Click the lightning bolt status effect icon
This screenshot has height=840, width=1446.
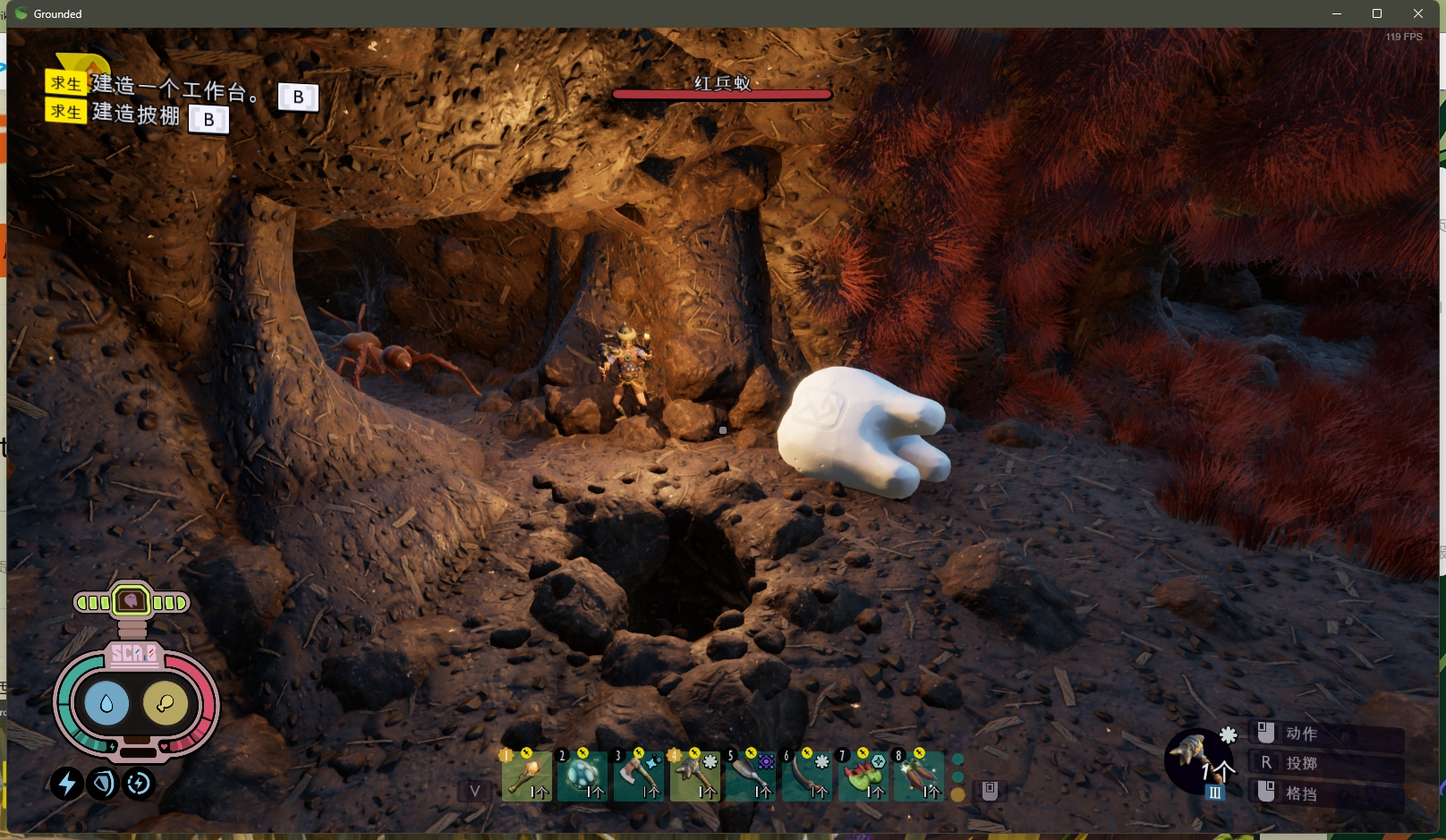point(66,784)
